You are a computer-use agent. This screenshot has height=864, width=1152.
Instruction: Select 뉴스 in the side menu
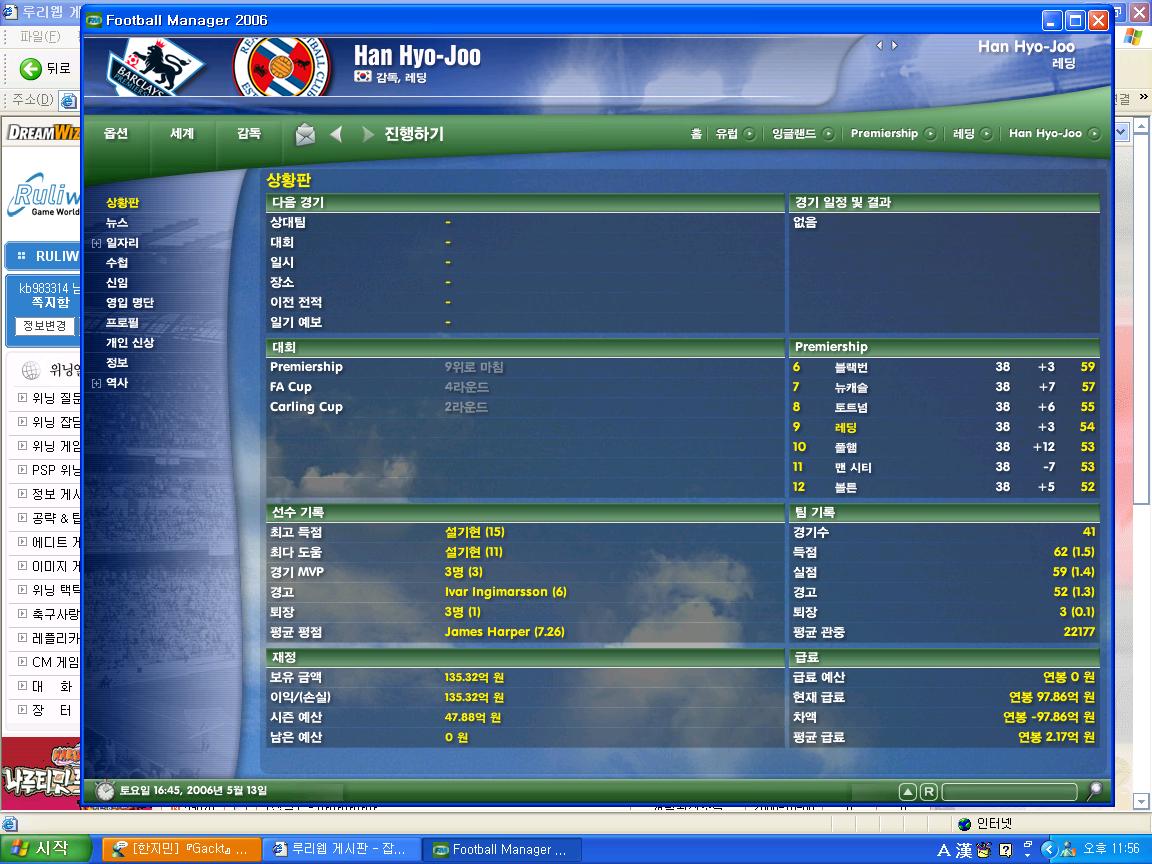117,223
